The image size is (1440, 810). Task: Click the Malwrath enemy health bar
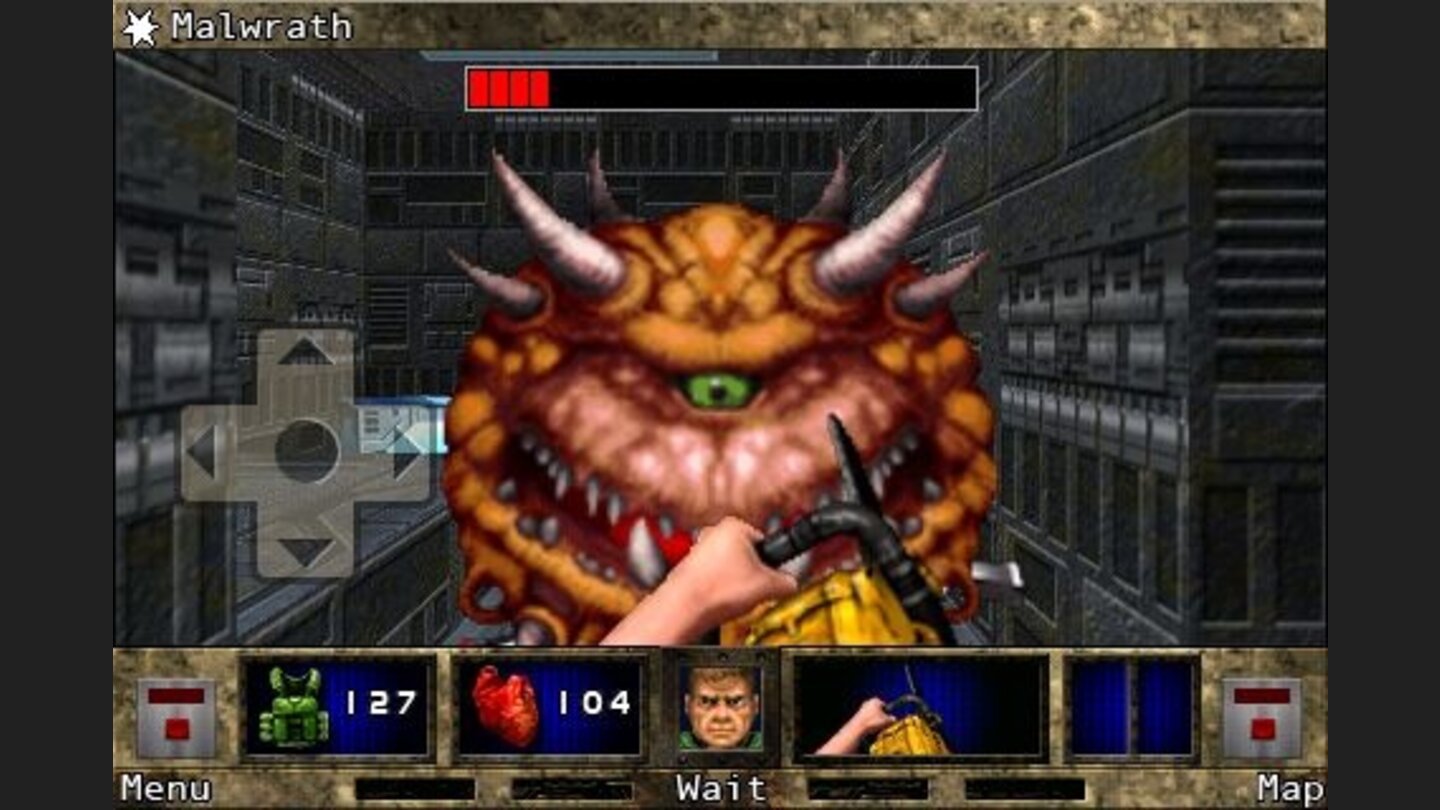click(x=720, y=87)
